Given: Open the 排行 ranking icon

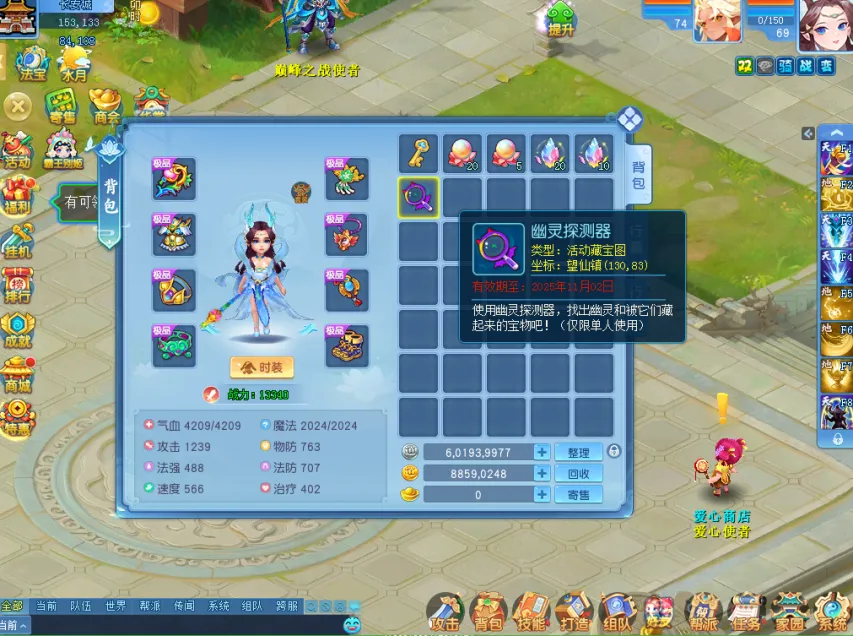Looking at the screenshot, I should click(17, 284).
